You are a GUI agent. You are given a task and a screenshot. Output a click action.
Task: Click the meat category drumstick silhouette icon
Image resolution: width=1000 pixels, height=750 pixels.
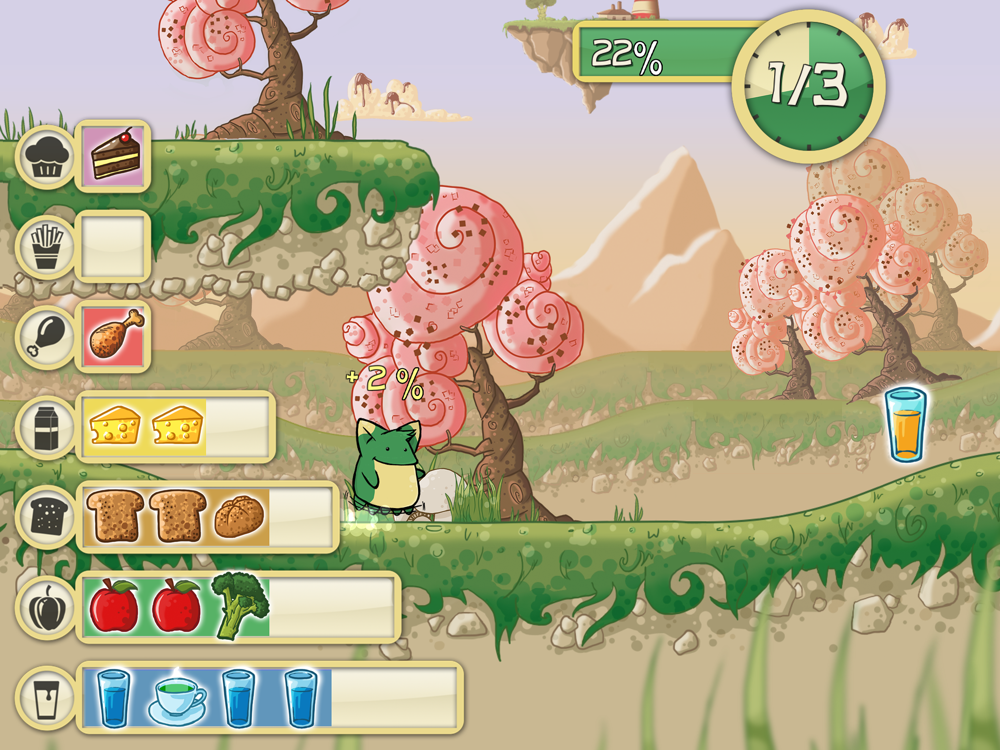(x=46, y=337)
